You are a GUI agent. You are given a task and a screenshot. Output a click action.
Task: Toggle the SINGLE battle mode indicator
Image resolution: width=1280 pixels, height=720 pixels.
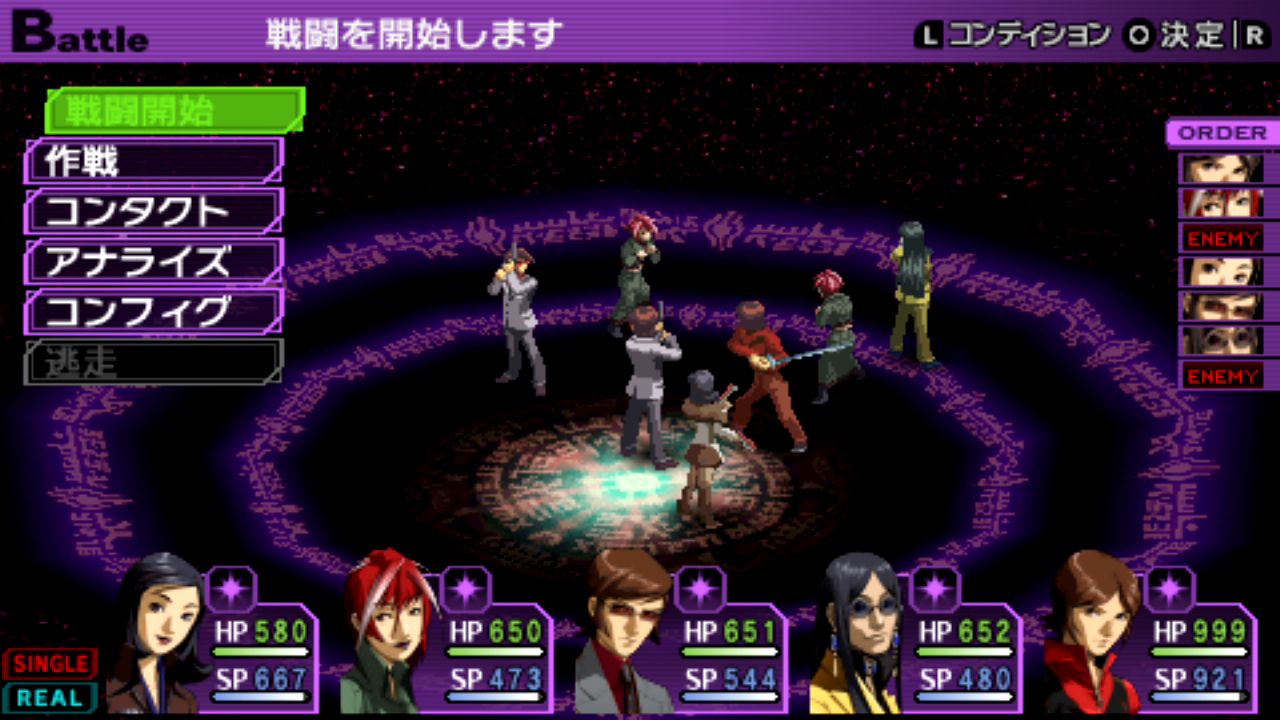coord(50,663)
